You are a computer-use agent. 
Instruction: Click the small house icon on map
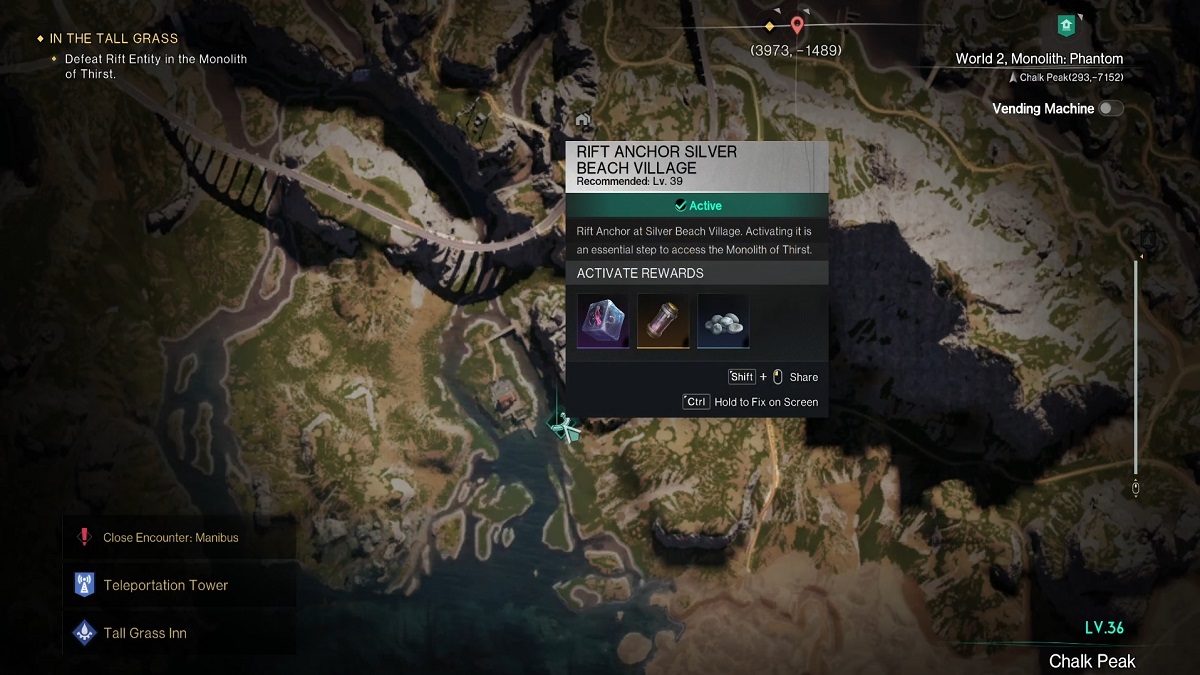click(x=583, y=120)
